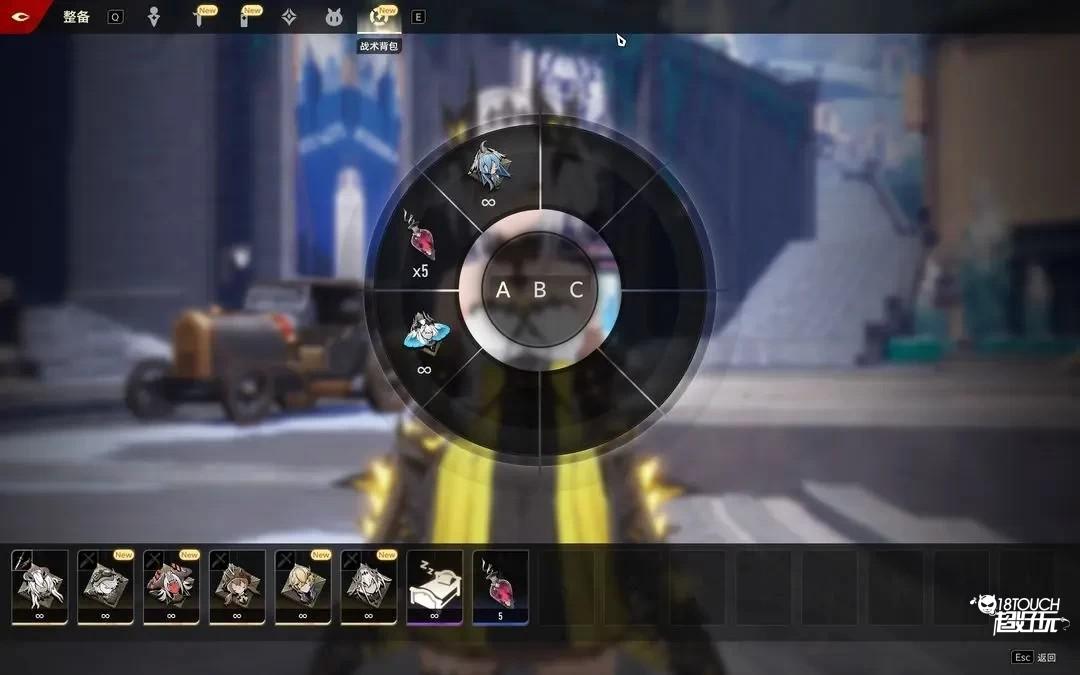This screenshot has width=1080, height=675.
Task: Choose the red-faced character item slot
Action: pos(171,586)
